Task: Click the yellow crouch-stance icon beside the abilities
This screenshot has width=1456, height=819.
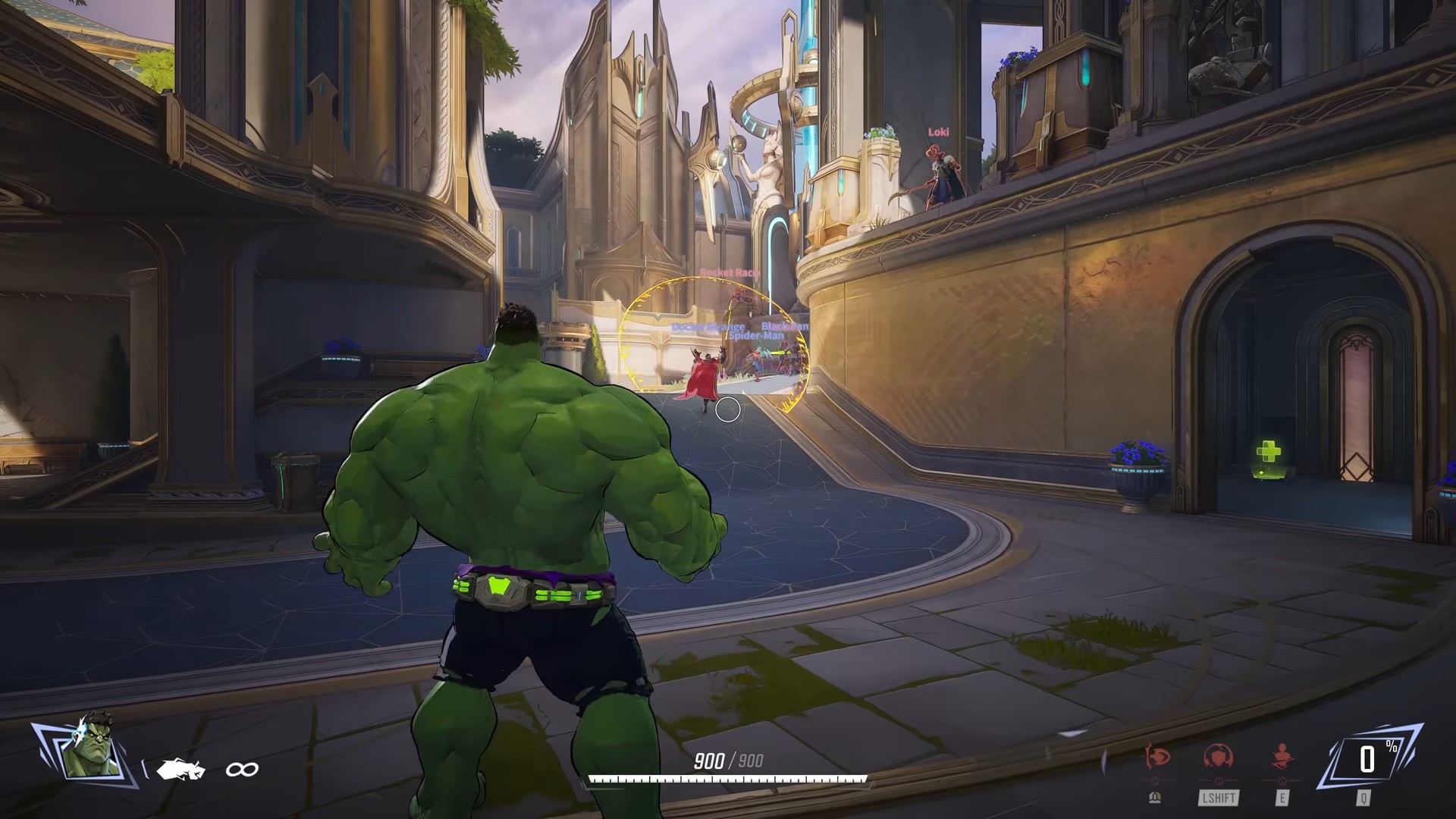Action: (x=1154, y=798)
